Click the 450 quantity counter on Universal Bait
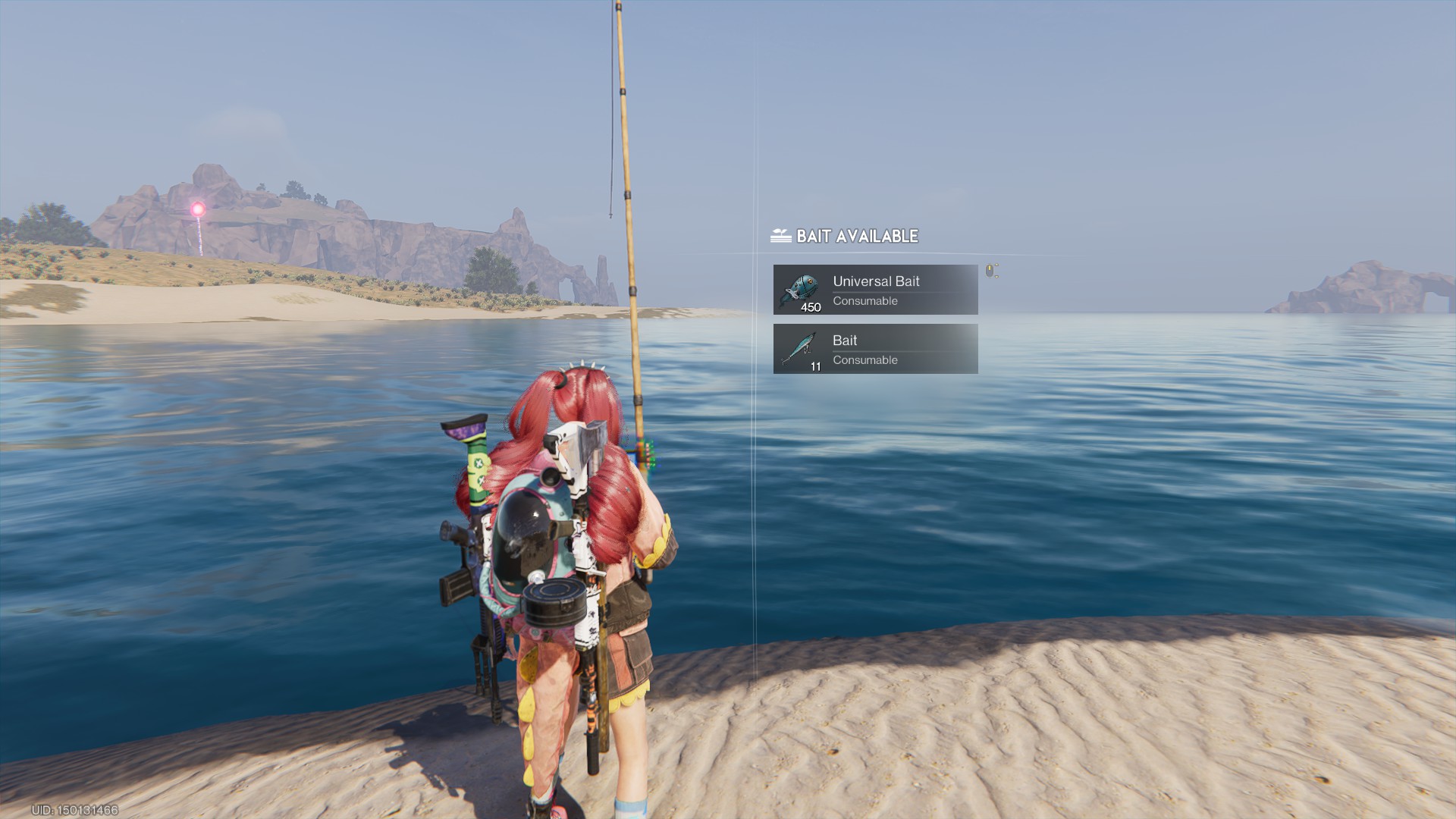The height and width of the screenshot is (819, 1456). [812, 306]
